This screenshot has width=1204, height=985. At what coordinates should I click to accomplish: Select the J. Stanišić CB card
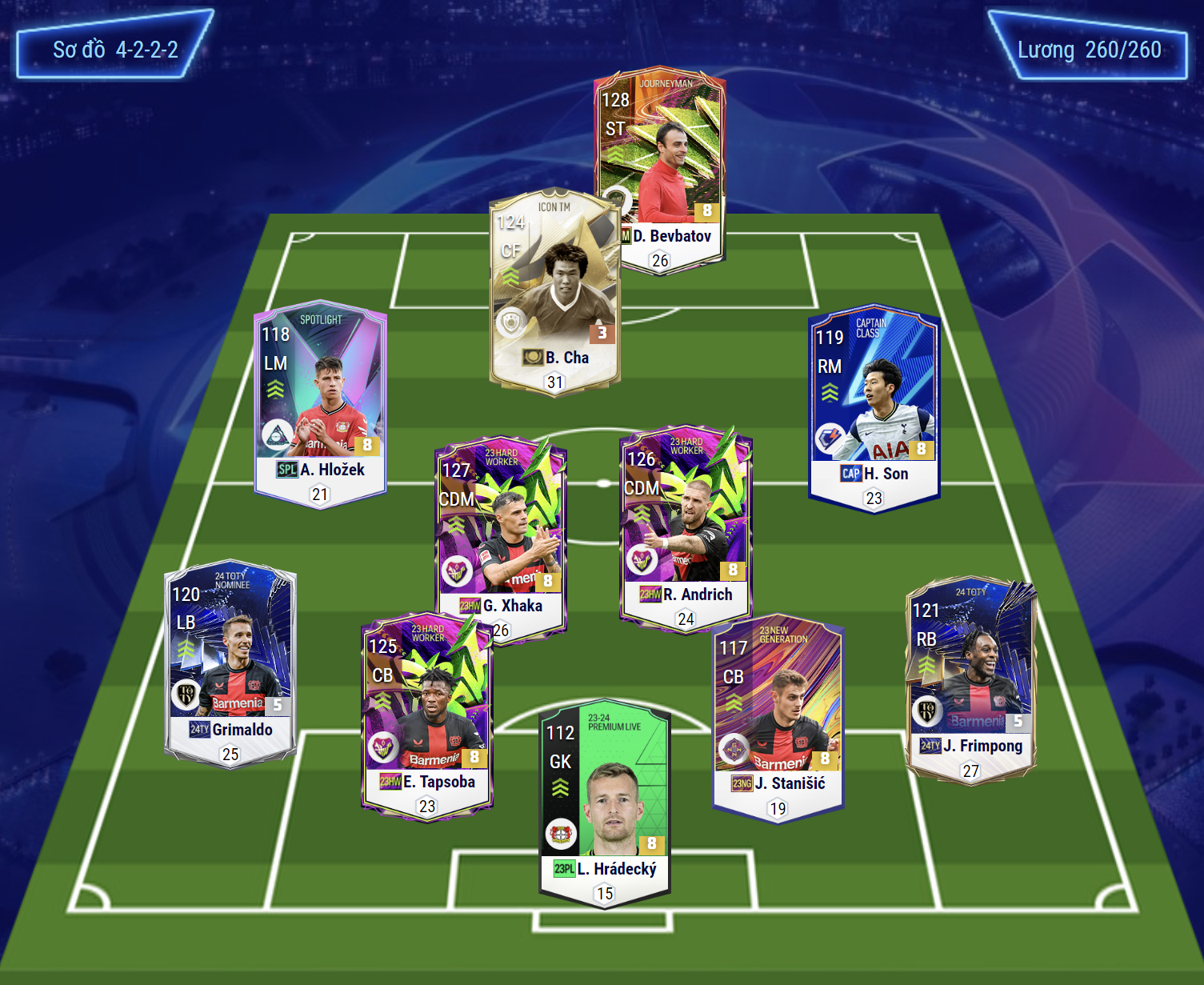(x=778, y=716)
